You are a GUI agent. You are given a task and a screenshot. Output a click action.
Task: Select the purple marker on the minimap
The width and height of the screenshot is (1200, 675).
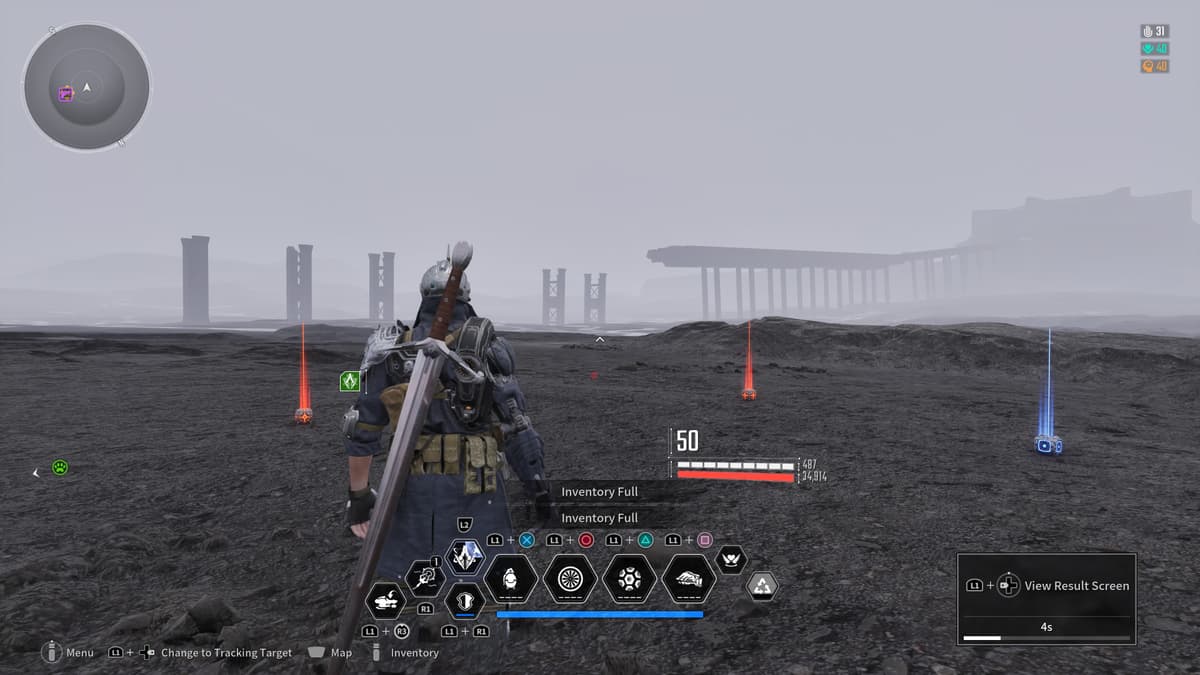pyautogui.click(x=66, y=94)
